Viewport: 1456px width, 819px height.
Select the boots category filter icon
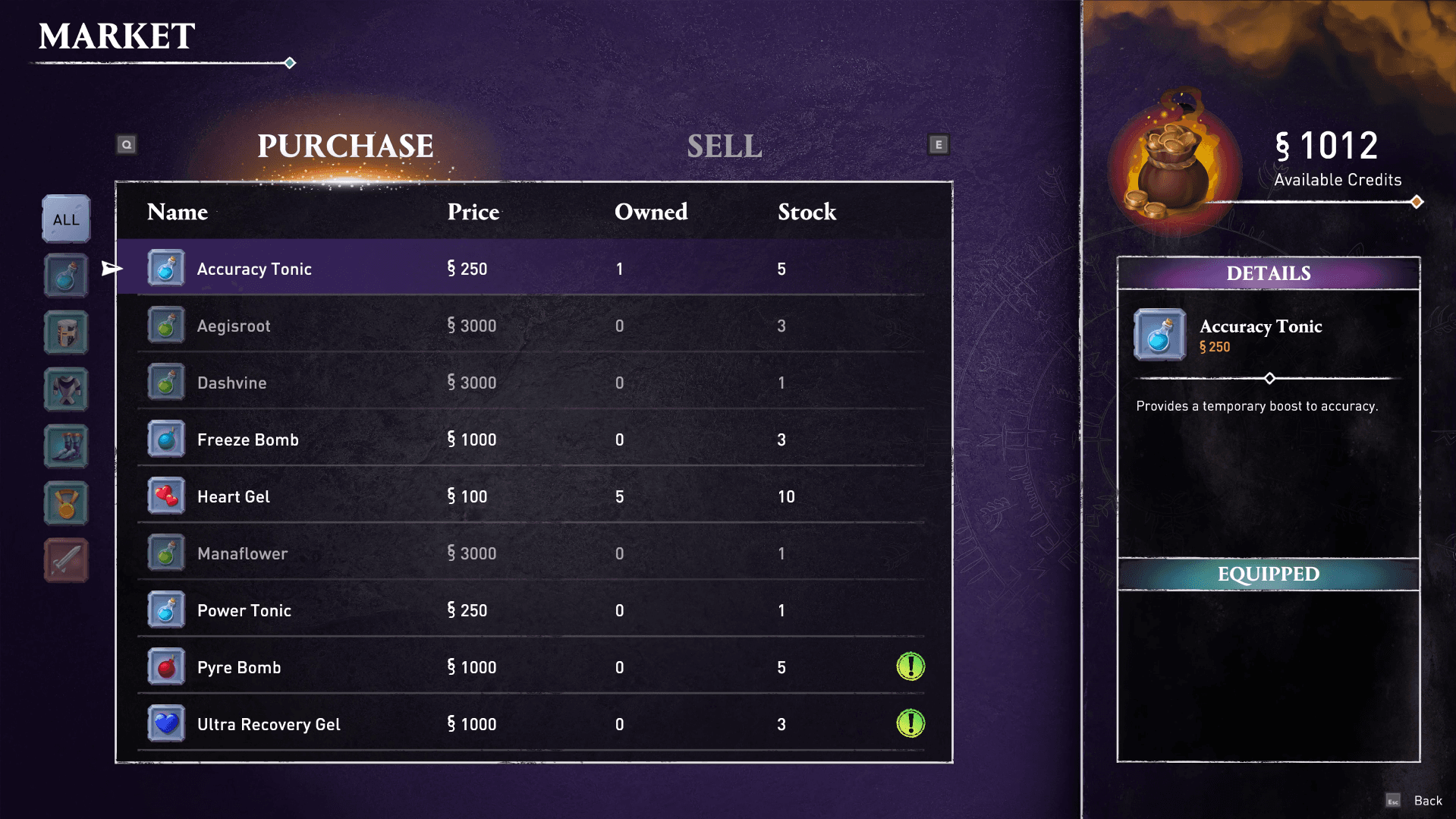coord(65,446)
